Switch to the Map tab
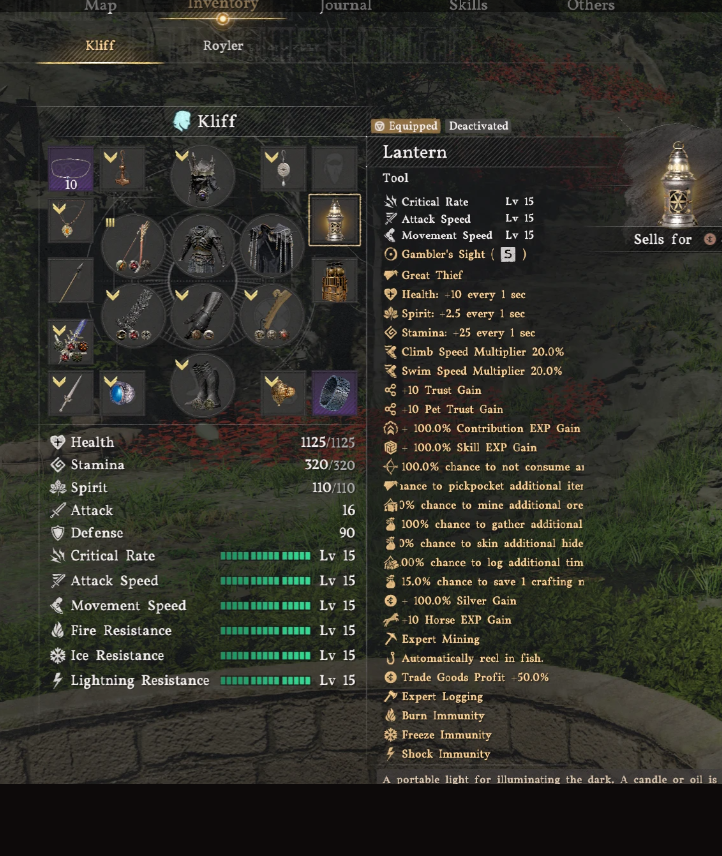Viewport: 722px width, 856px height. 100,7
